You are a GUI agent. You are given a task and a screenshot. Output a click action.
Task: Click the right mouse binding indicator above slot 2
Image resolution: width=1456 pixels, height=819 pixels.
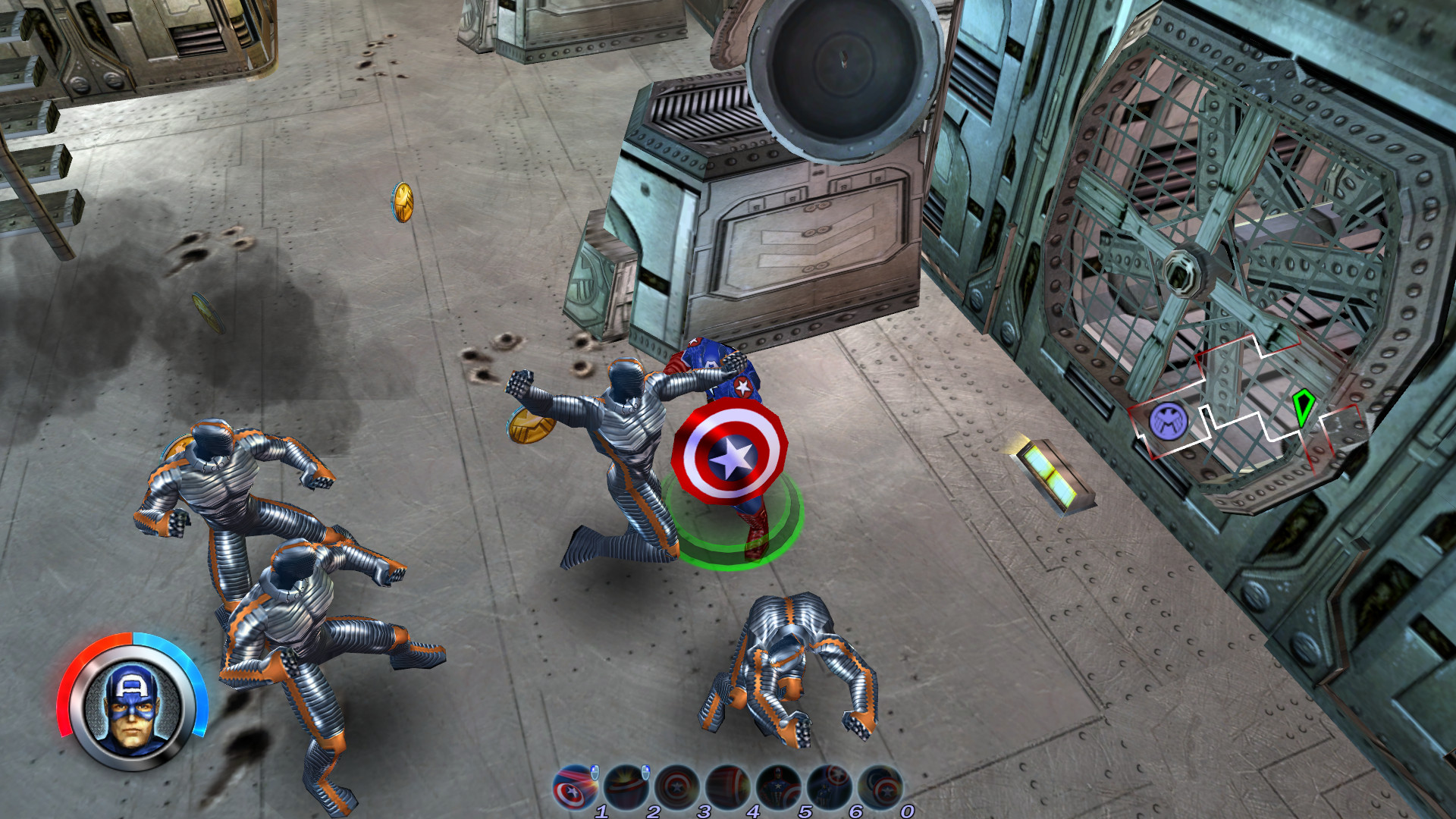645,773
